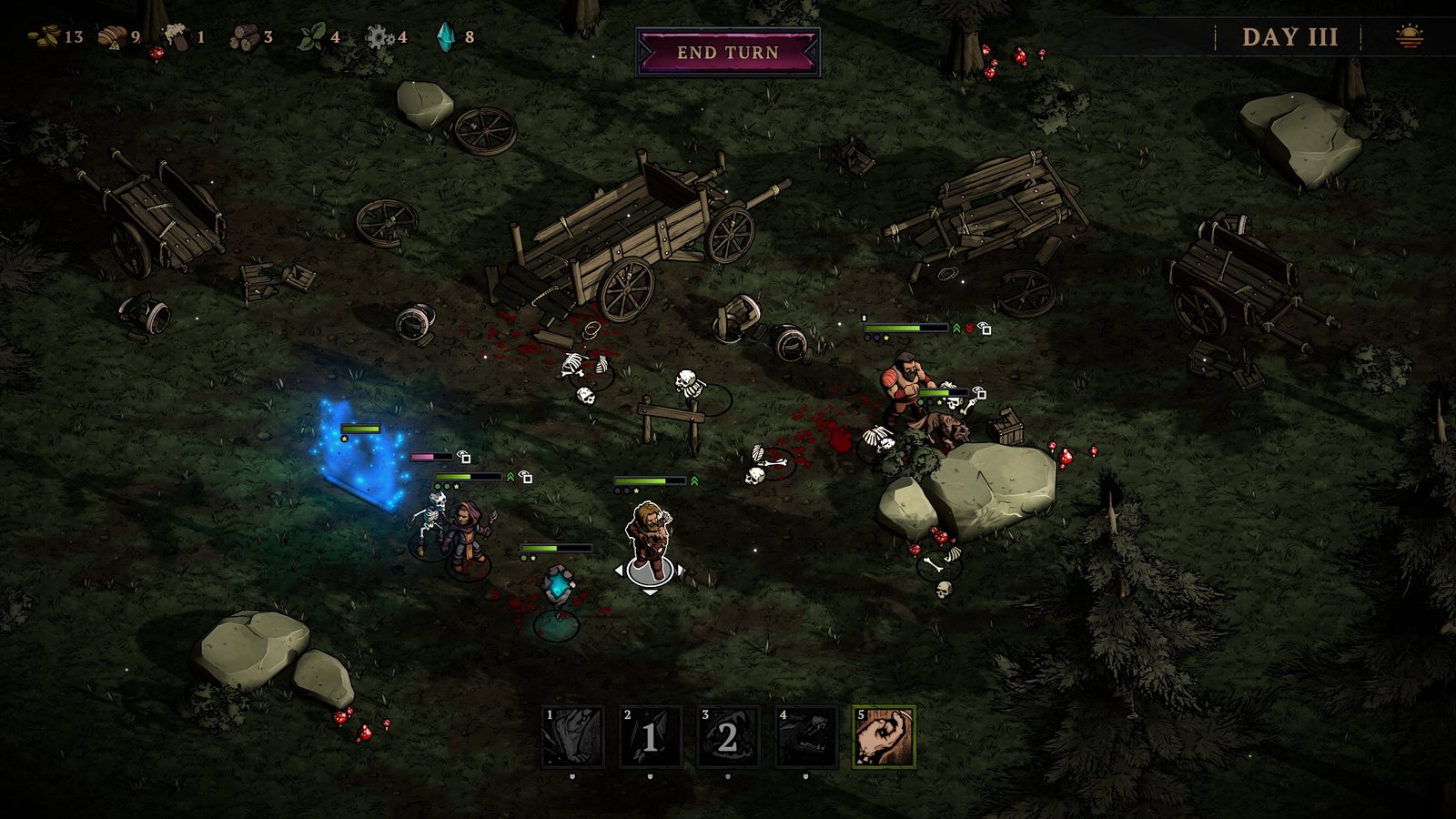Choose the slot 3 ability with cooldown 2
This screenshot has height=819, width=1456.
point(727,737)
